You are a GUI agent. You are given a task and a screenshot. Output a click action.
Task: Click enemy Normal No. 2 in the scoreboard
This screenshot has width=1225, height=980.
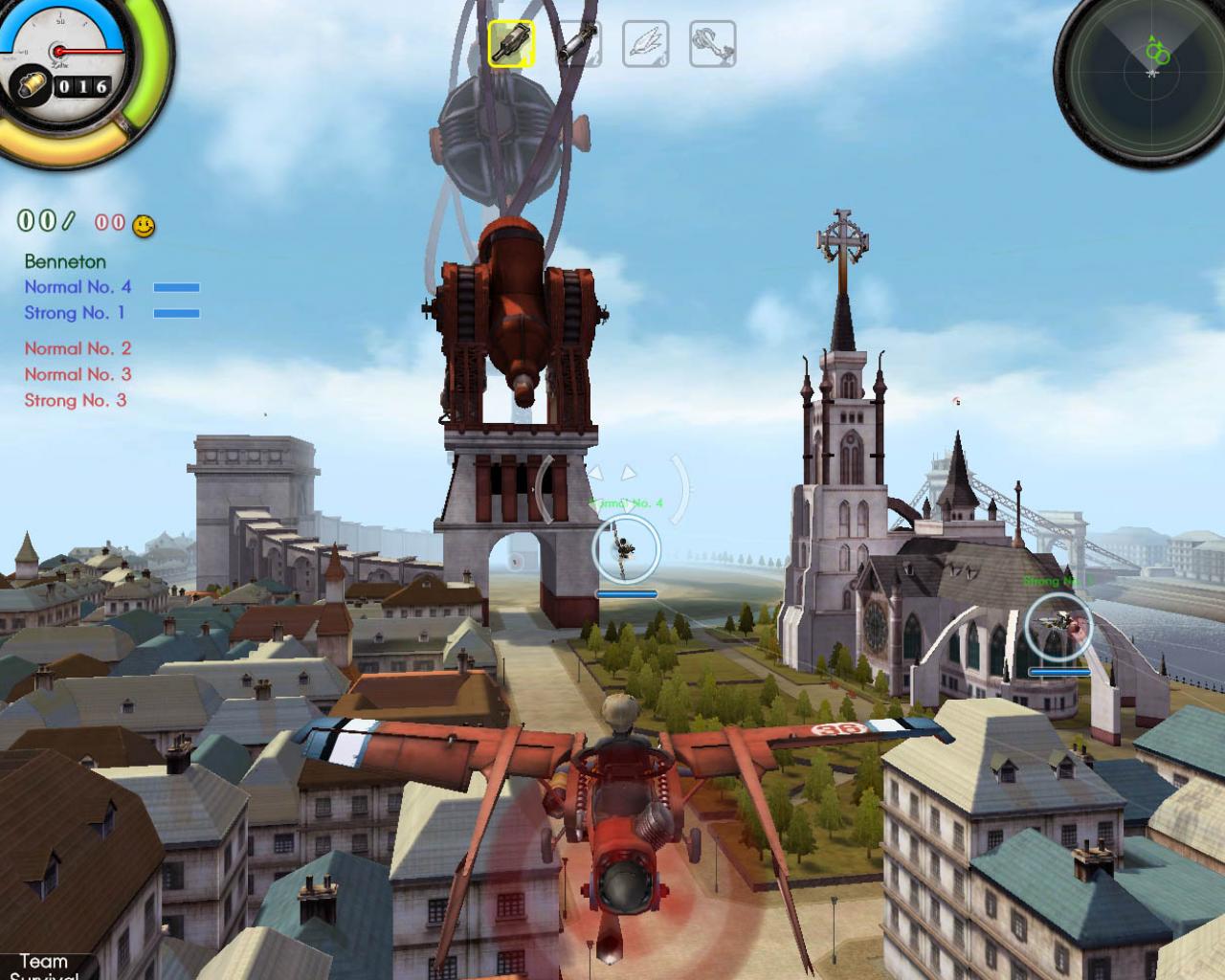pyautogui.click(x=78, y=348)
